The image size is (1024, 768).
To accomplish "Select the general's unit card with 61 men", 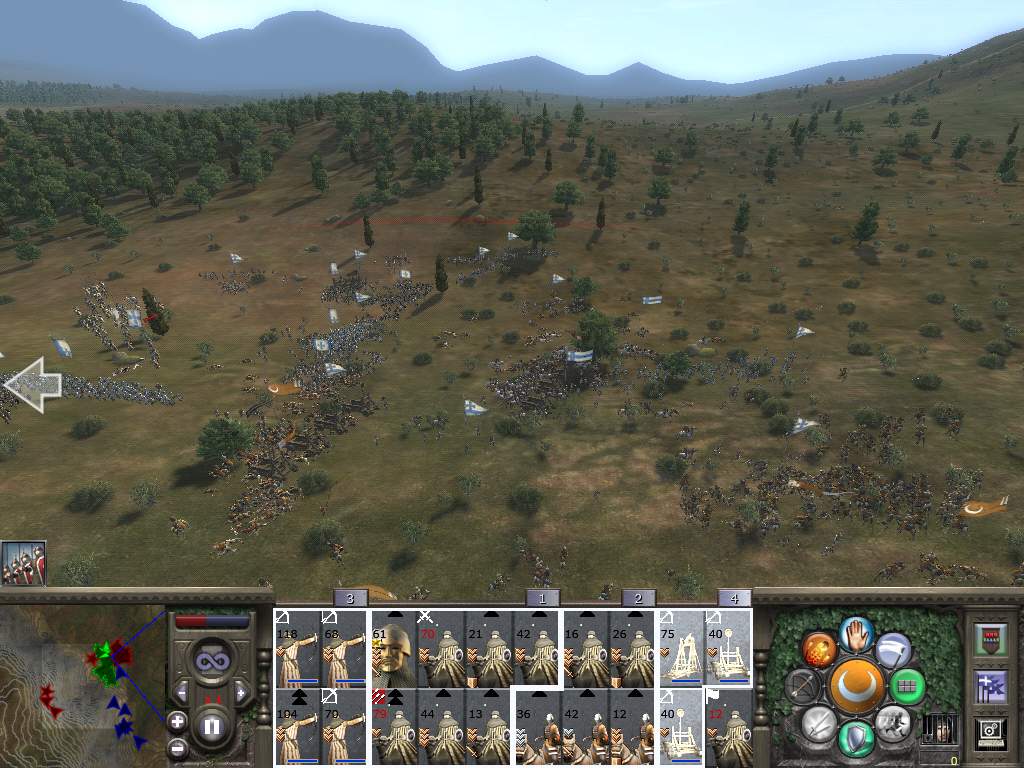I will [x=393, y=648].
